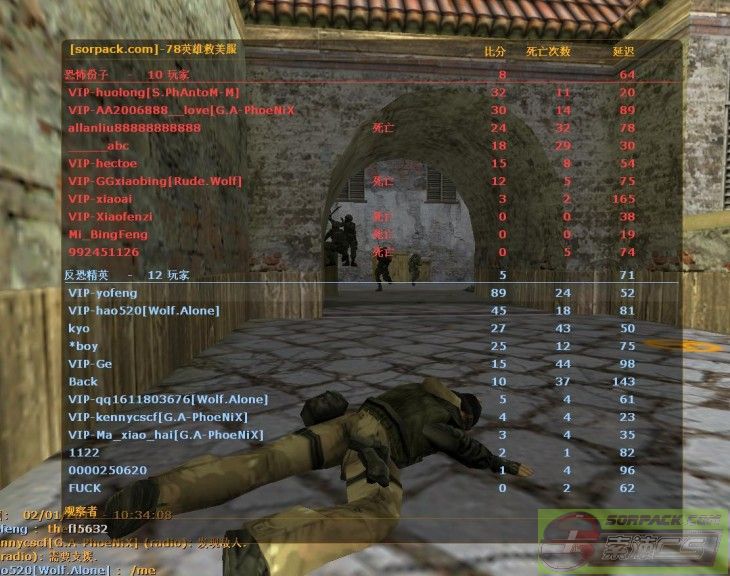Select player VIP-xiaoai row
730x576 pixels.
(100, 199)
